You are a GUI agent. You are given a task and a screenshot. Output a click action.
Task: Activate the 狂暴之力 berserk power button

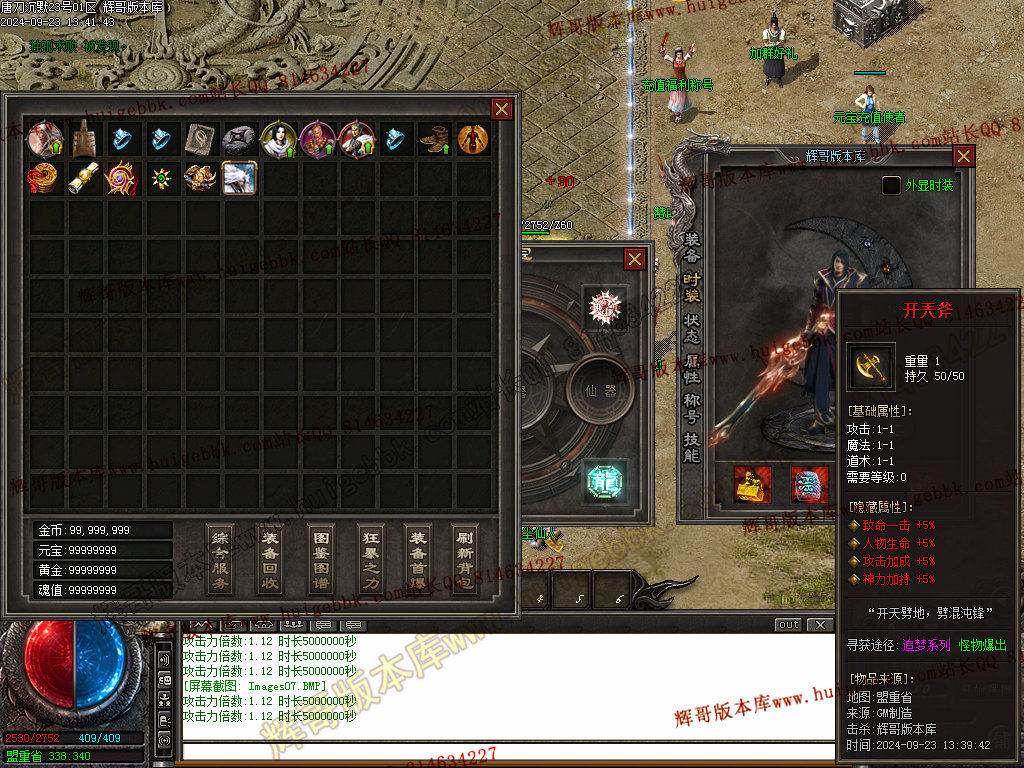[x=369, y=559]
